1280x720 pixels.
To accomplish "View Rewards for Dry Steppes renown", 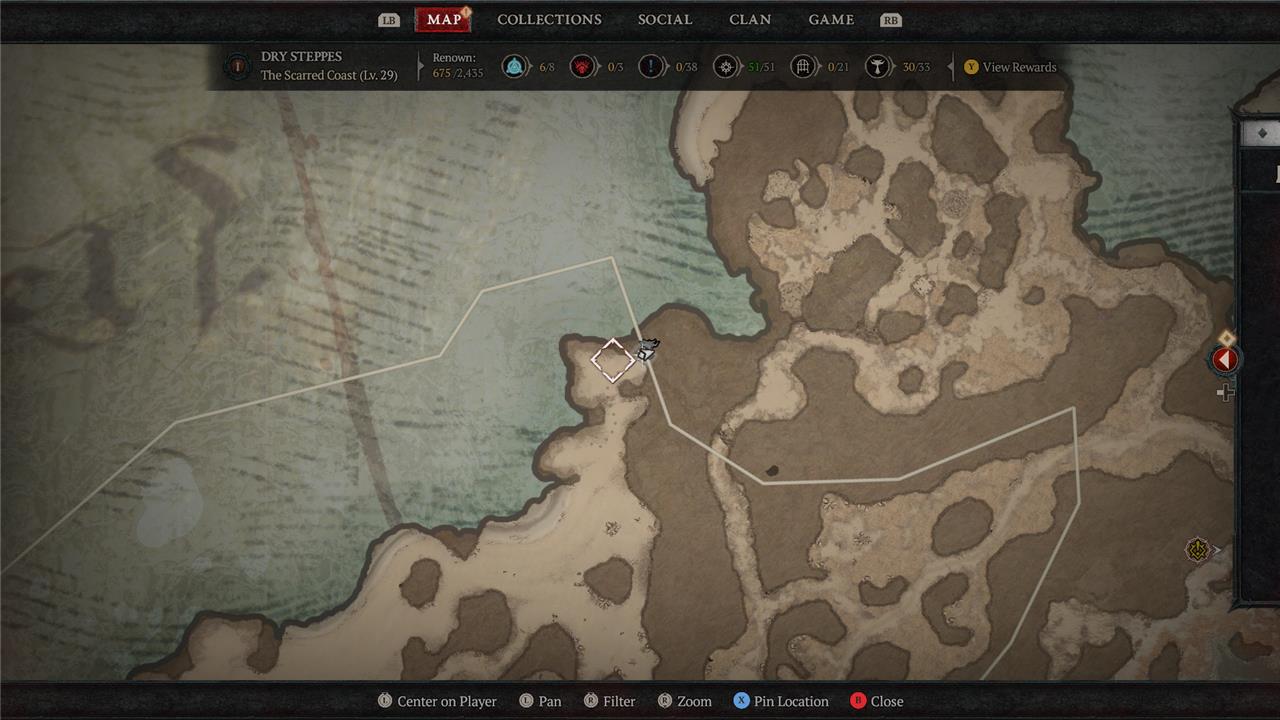I will click(1010, 67).
